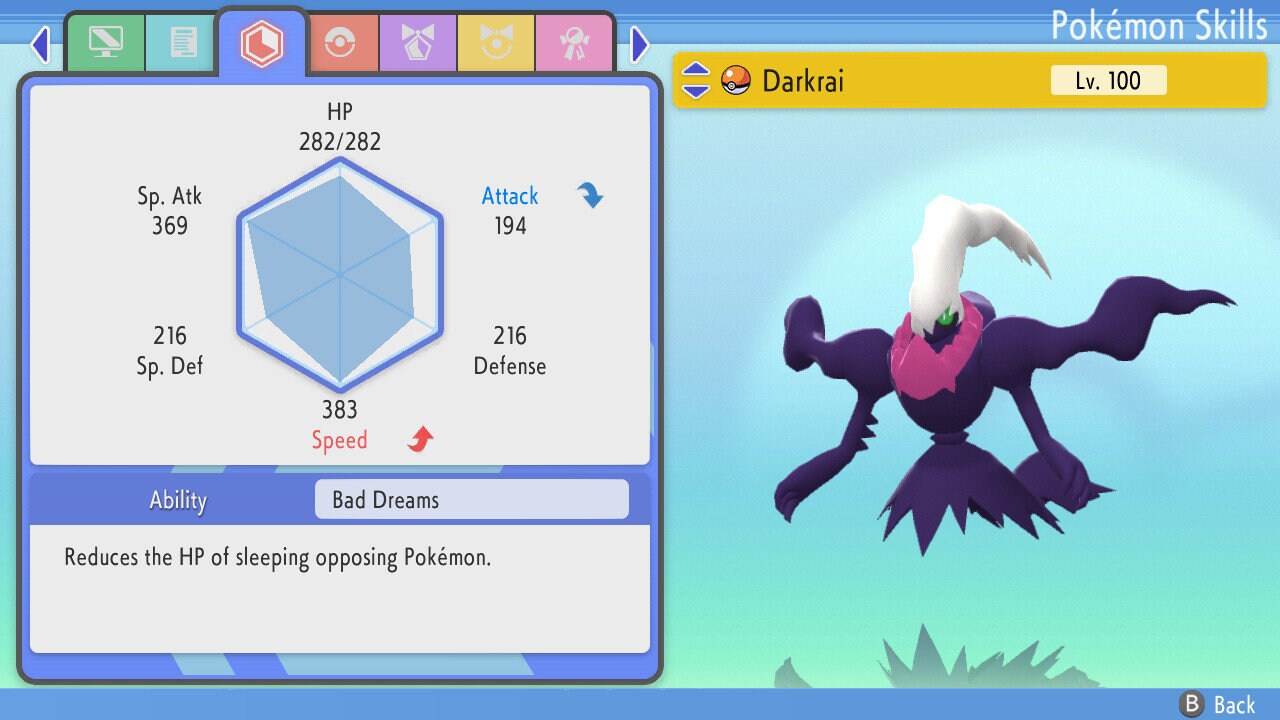Select the hexagon Pokémon Skills tab
The height and width of the screenshot is (720, 1280).
click(x=261, y=43)
